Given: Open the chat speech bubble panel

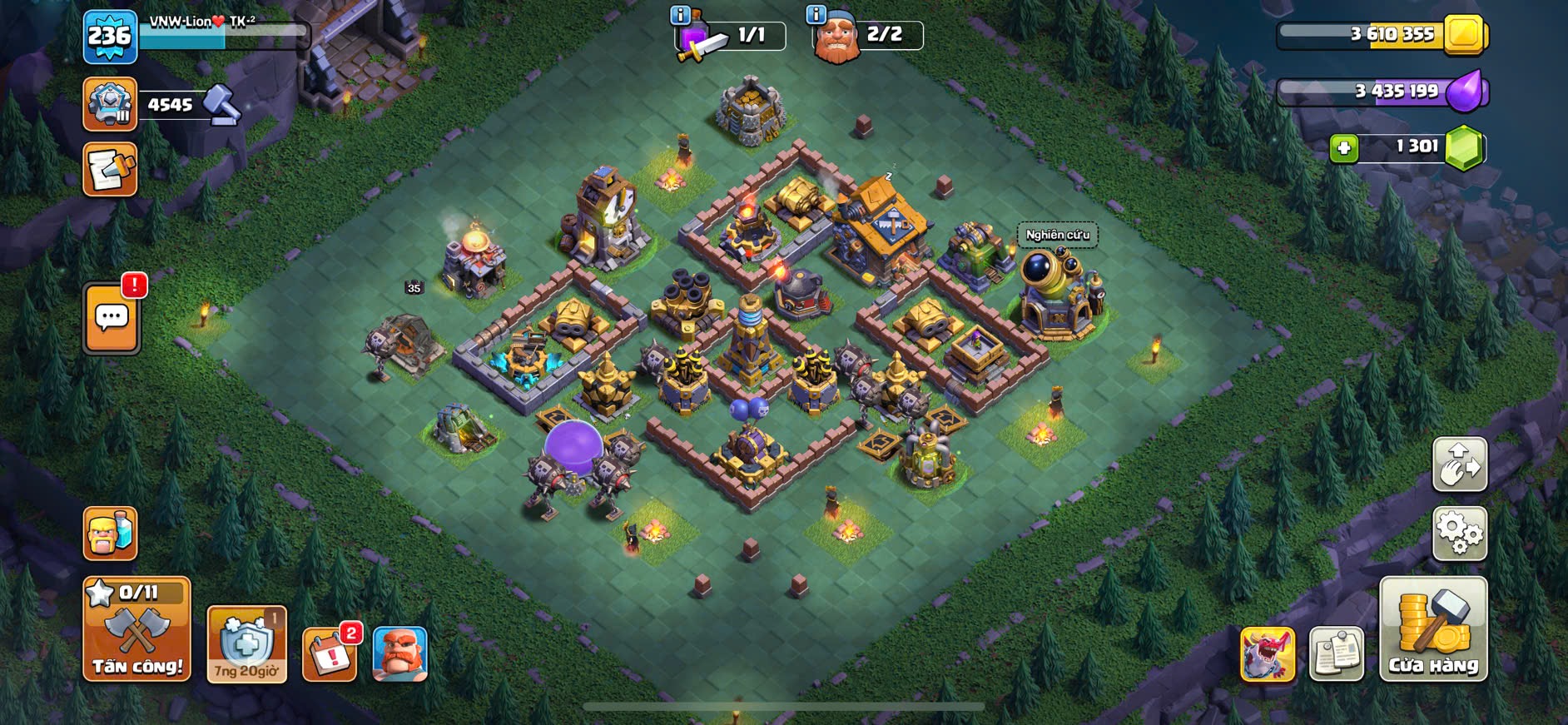Looking at the screenshot, I should (x=112, y=318).
